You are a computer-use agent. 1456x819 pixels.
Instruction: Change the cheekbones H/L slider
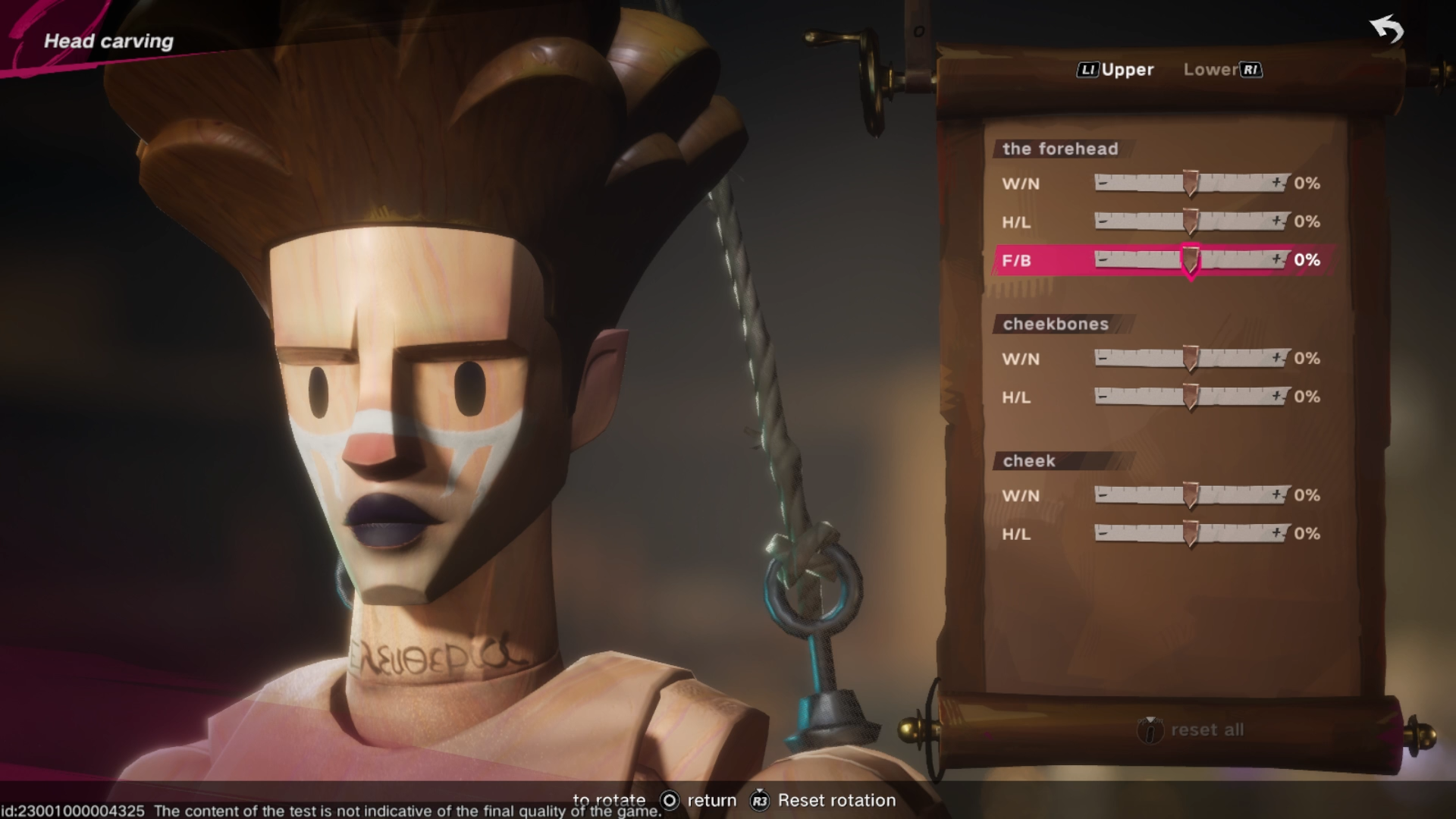pos(1191,397)
